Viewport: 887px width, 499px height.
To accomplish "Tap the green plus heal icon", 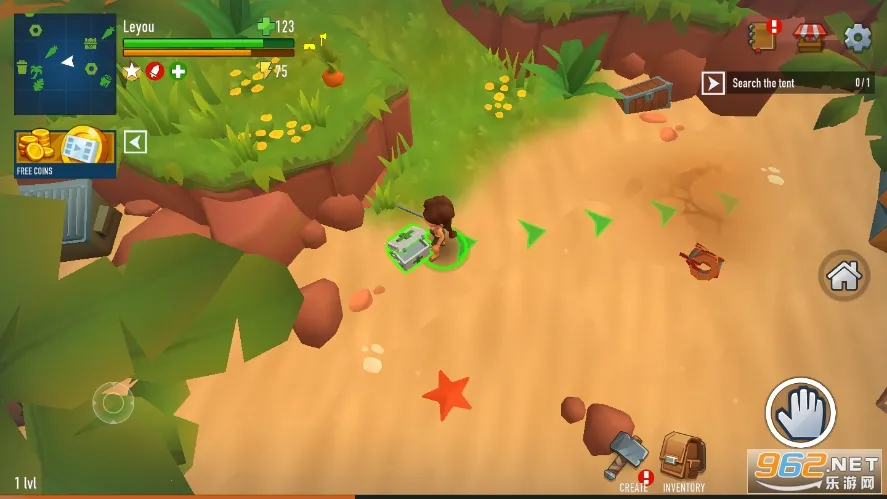I will 178,71.
